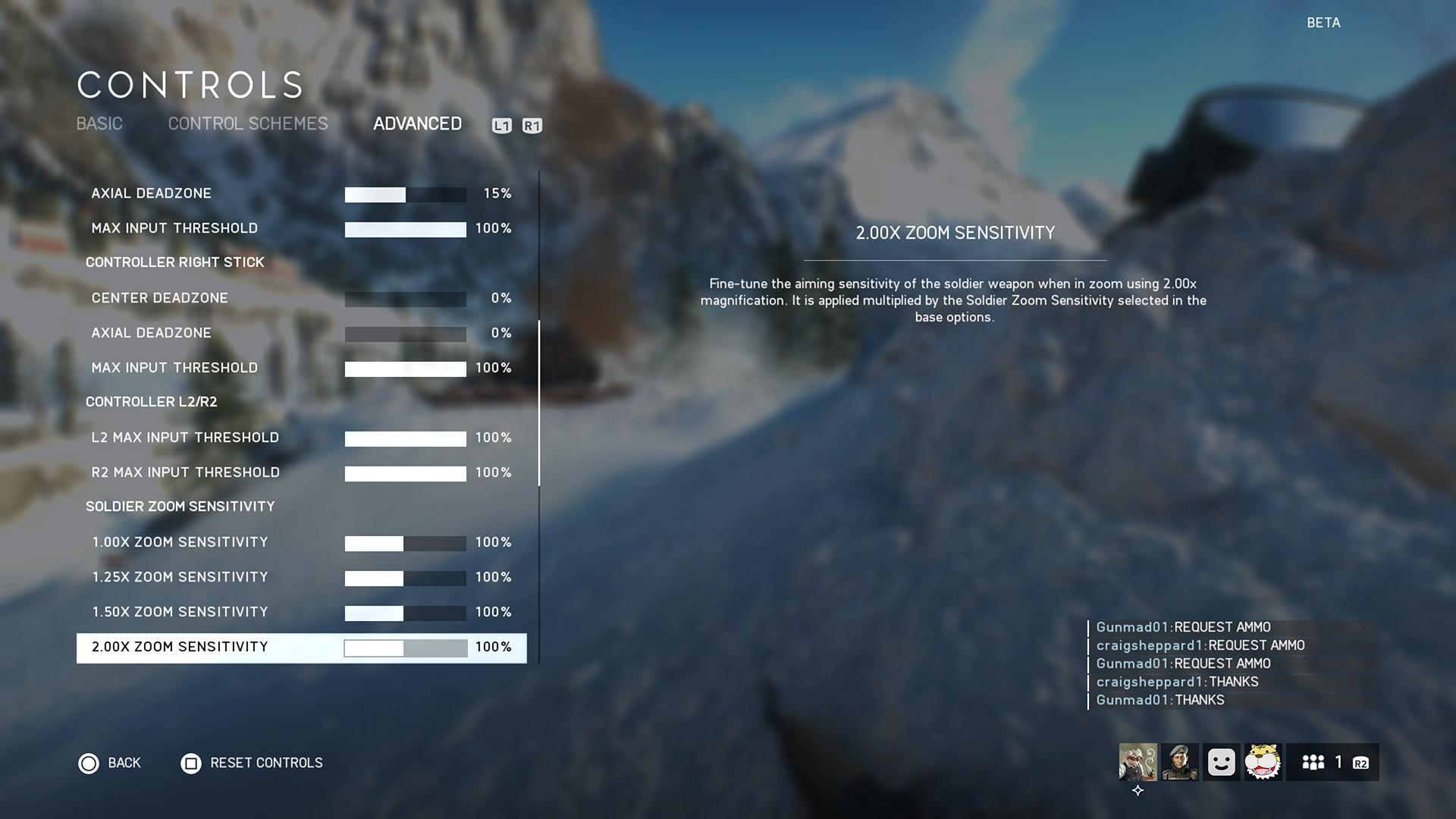Image resolution: width=1456 pixels, height=819 pixels.
Task: Click the 1.50X Zoom Sensitivity slider
Action: tap(405, 613)
